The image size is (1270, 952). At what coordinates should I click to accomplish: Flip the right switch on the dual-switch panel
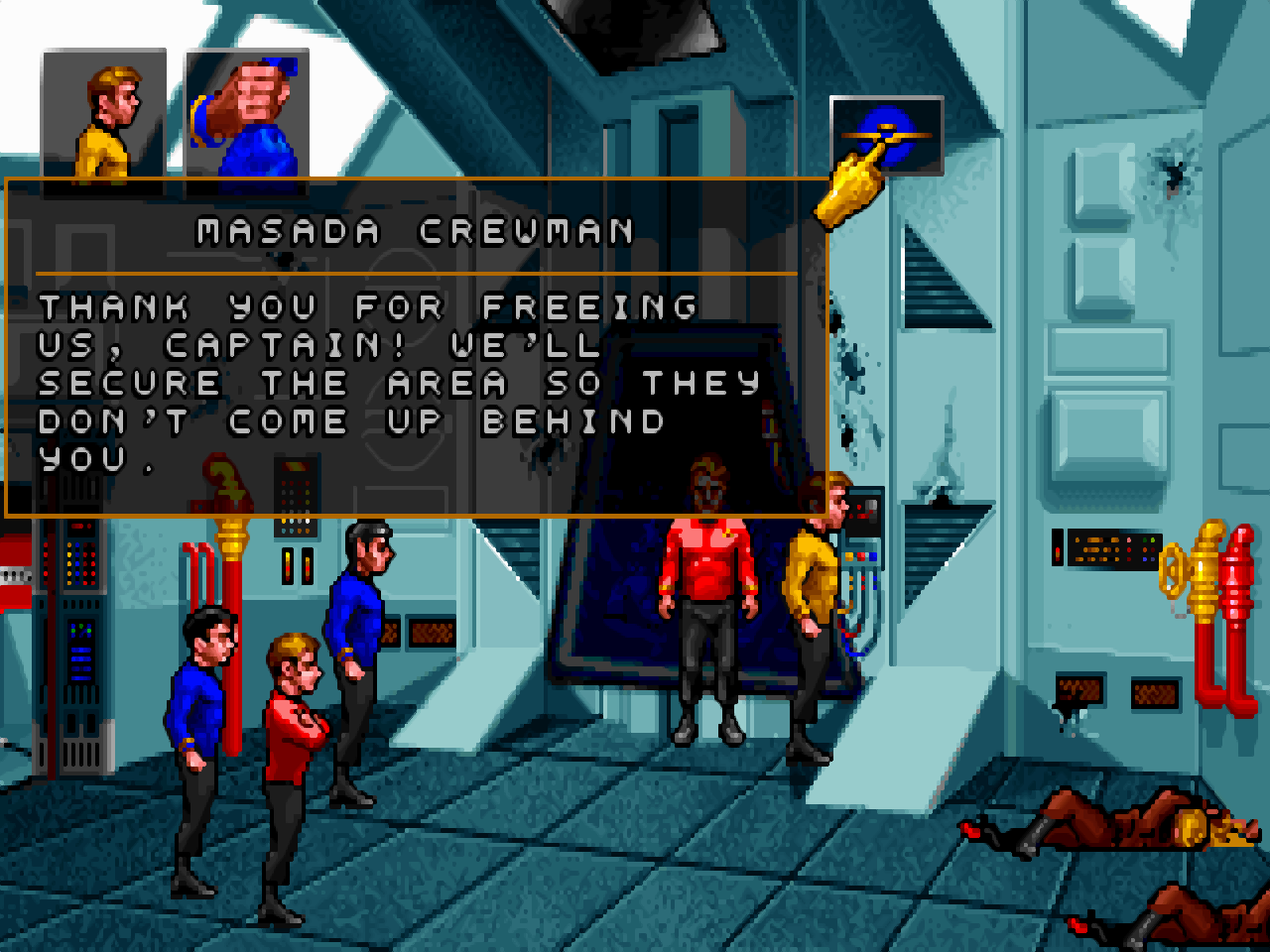[308, 567]
